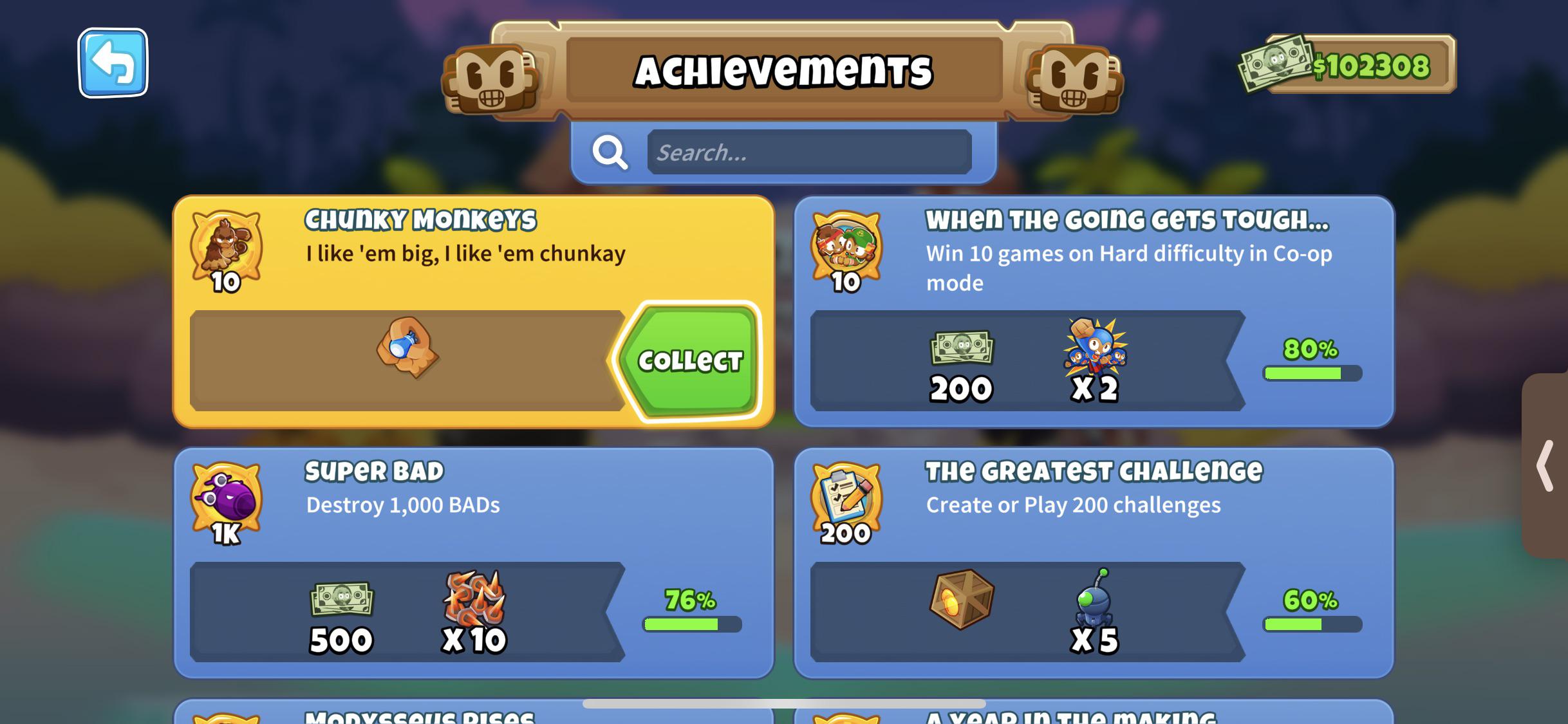Screen dimensions: 1568x724
Task: Click inside the Search text field
Action: 808,153
